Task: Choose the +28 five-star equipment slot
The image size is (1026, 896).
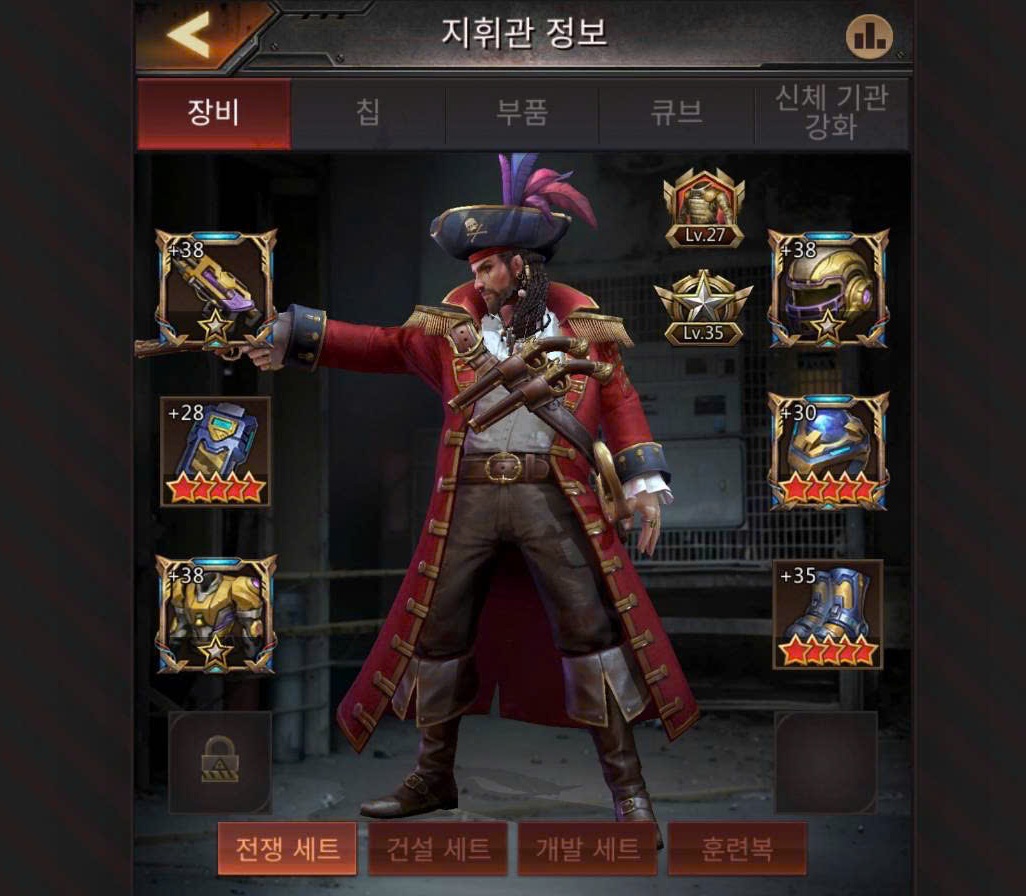Action: tap(215, 452)
